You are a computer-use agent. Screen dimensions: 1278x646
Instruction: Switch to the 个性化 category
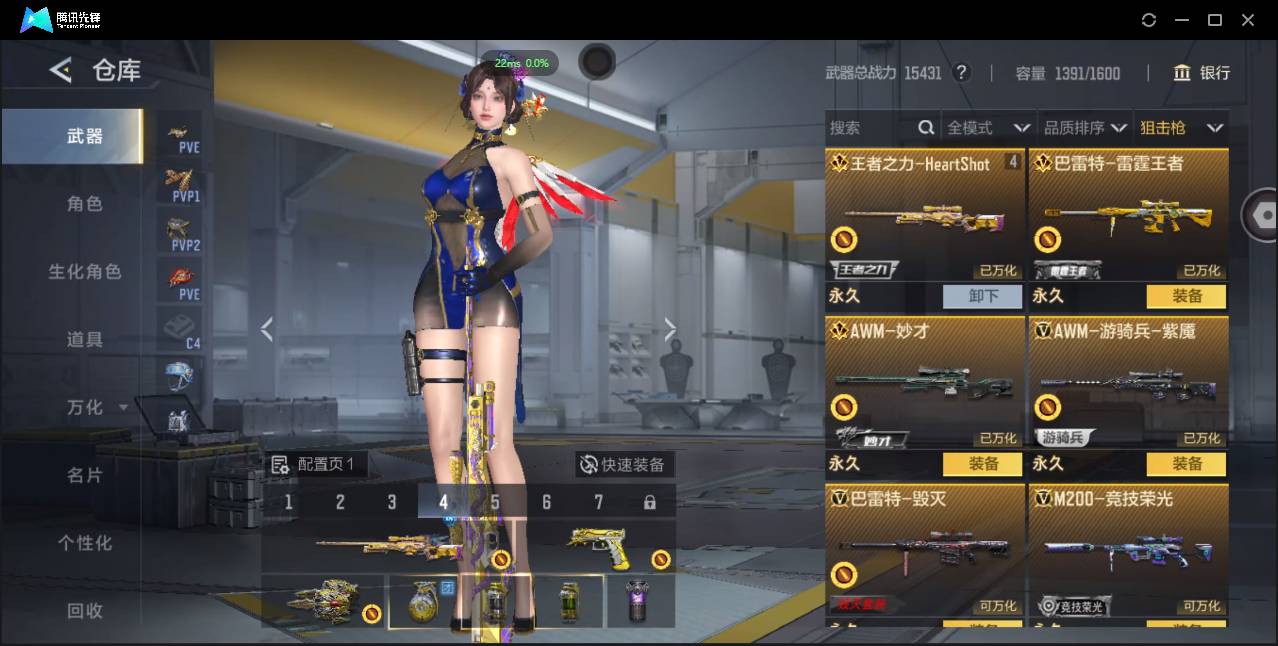(85, 543)
